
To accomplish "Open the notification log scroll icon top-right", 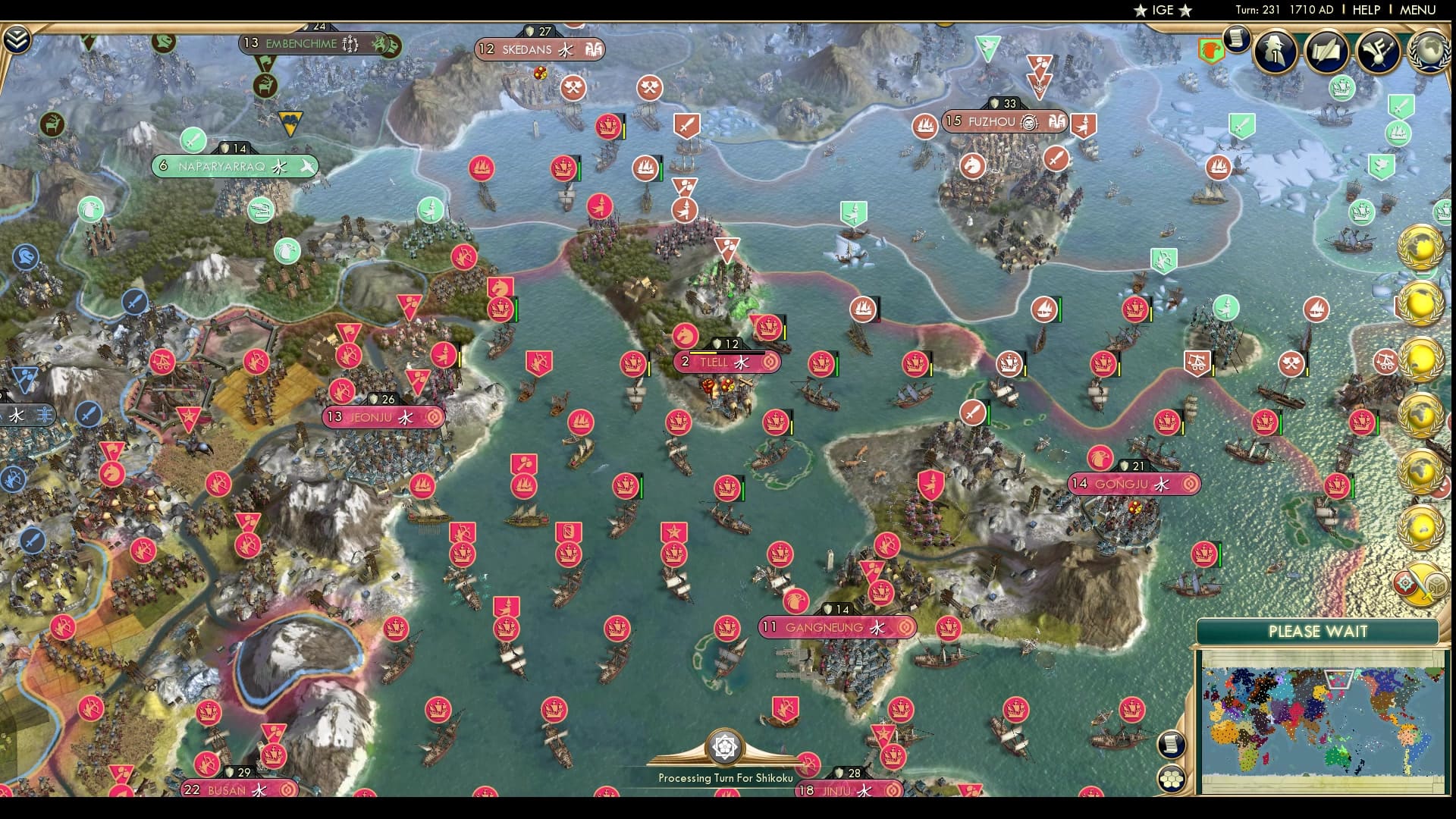I will coord(1238,42).
